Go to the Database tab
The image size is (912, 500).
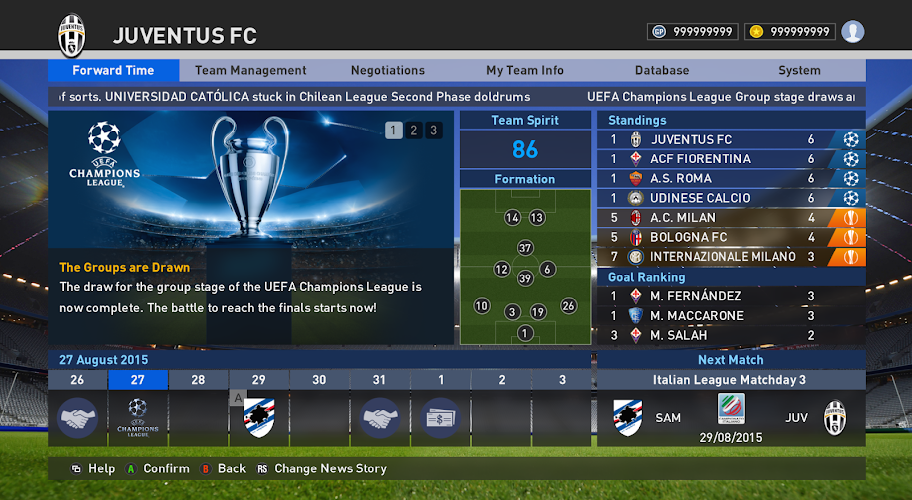(661, 70)
